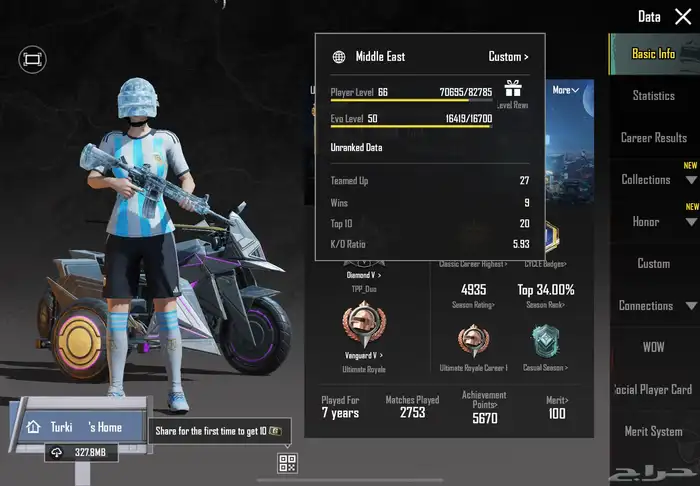Toggle the fullscreen character view icon
Screen dimensions: 700x486
pyautogui.click(x=32, y=60)
